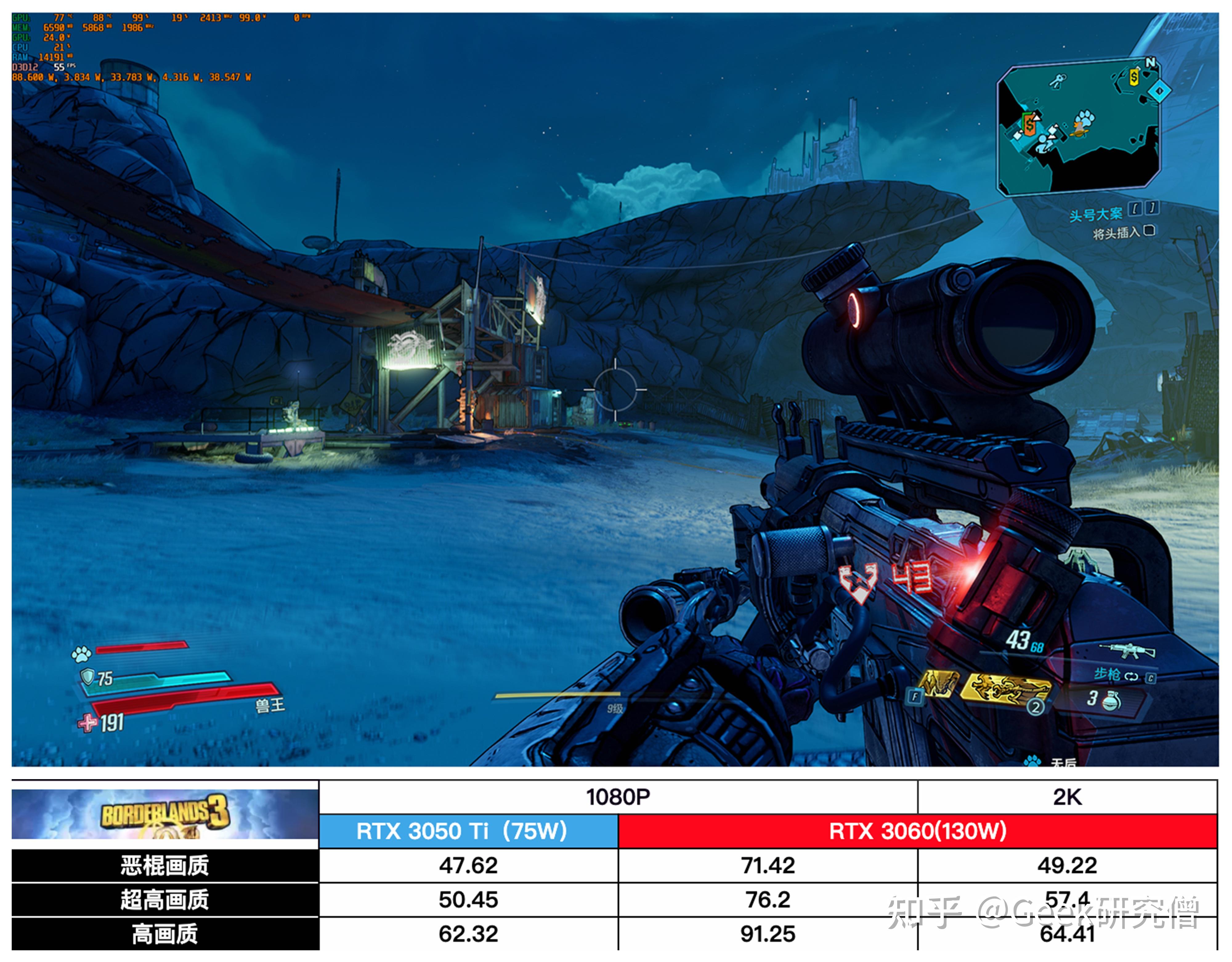Click the paw print pet marker on minimap
1232x962 pixels.
(1084, 119)
